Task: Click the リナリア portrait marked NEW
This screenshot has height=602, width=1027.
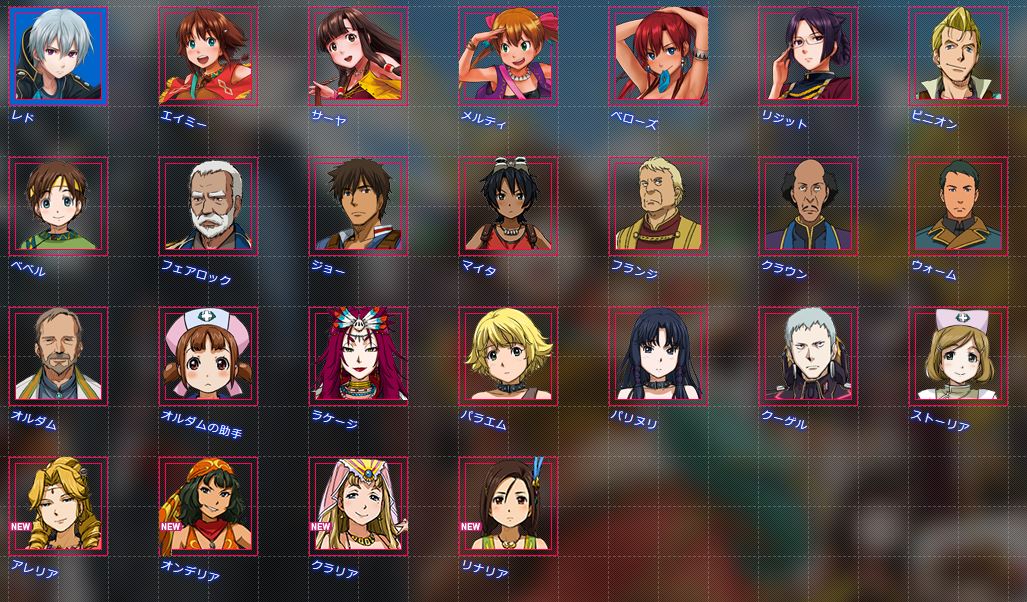Action: [508, 506]
